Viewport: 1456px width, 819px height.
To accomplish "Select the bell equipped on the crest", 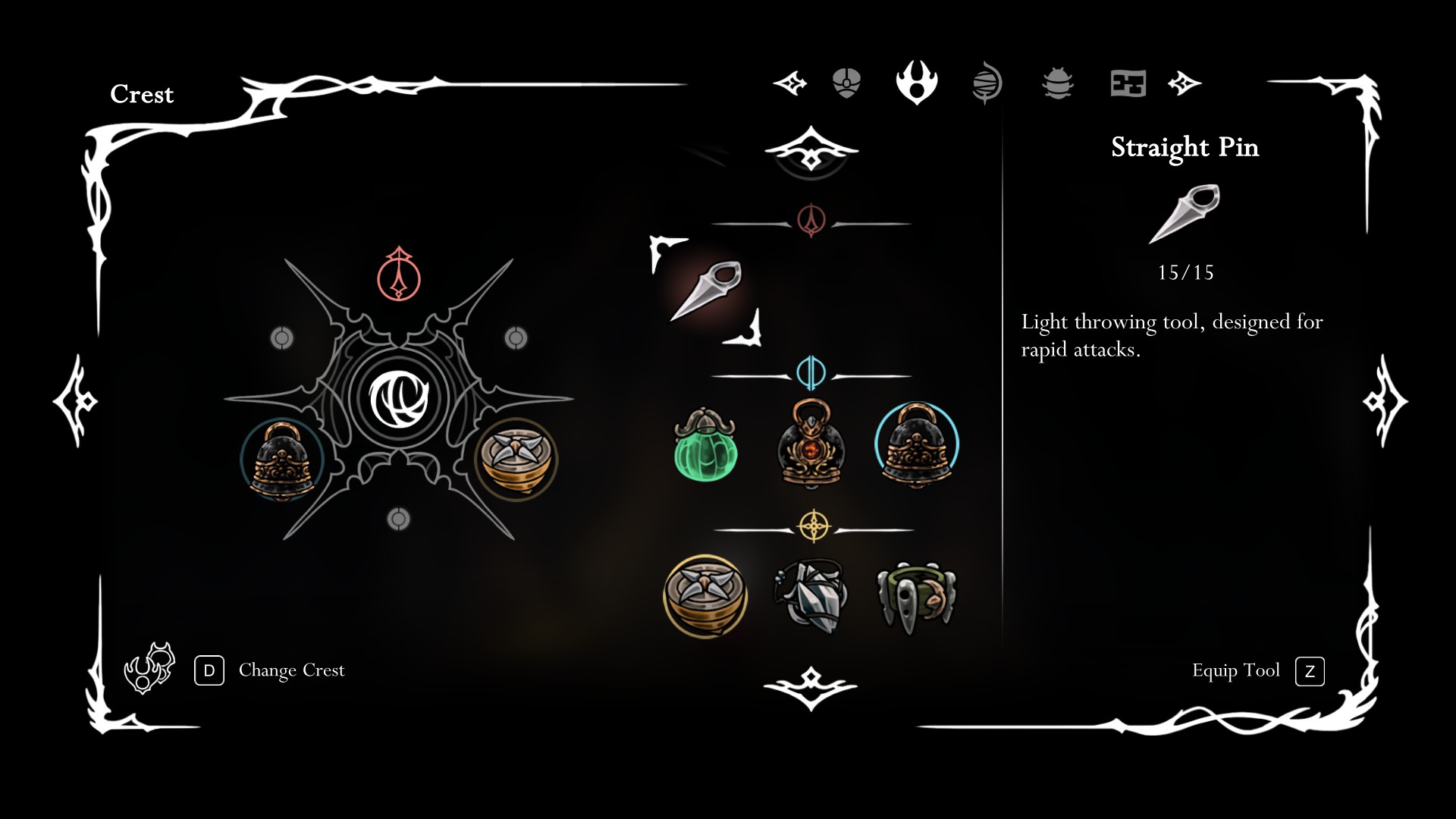I will [x=282, y=460].
